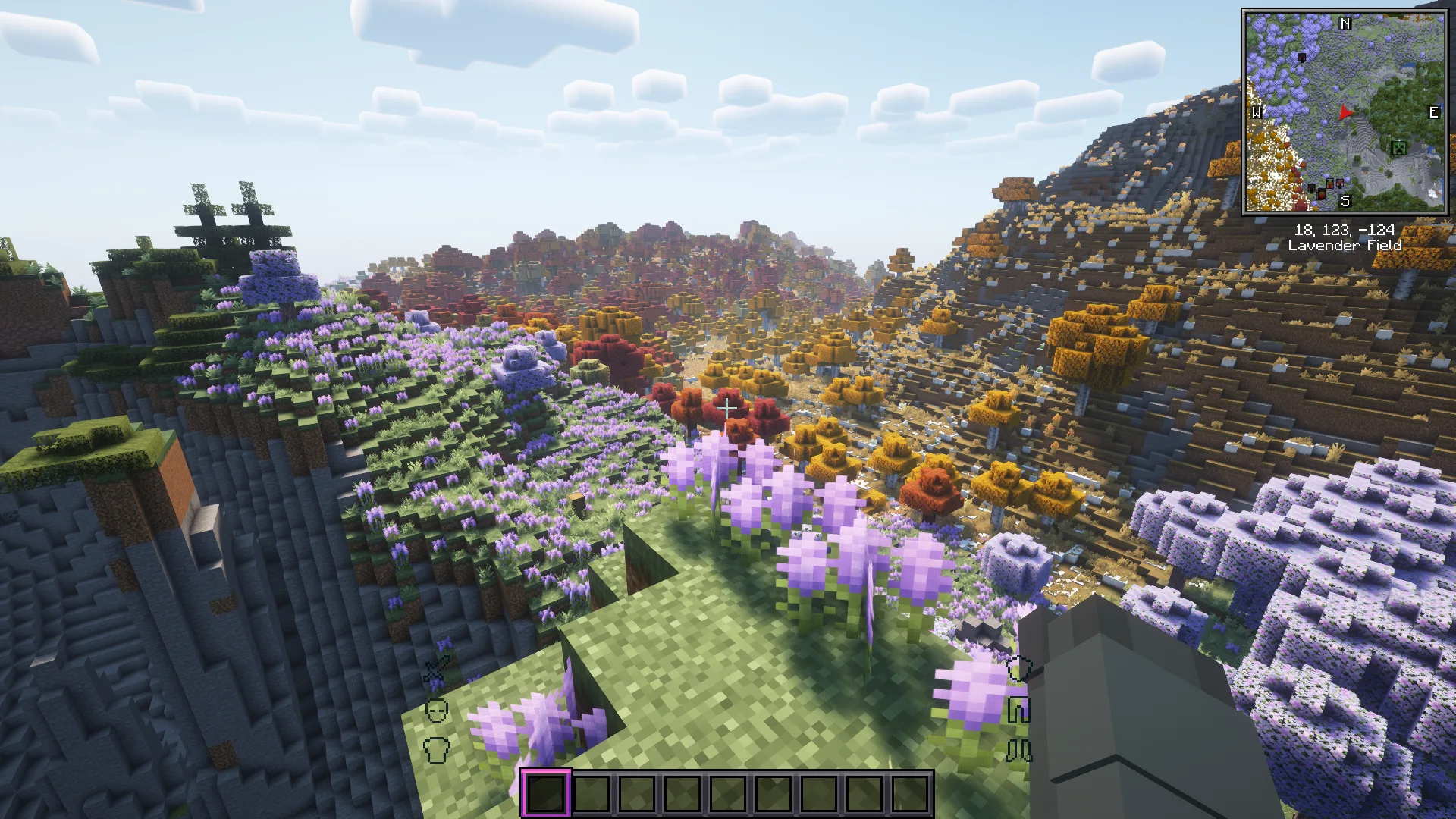Viewport: 1456px width, 819px height.
Task: Select the empty sword slot outline
Action: [x=437, y=670]
